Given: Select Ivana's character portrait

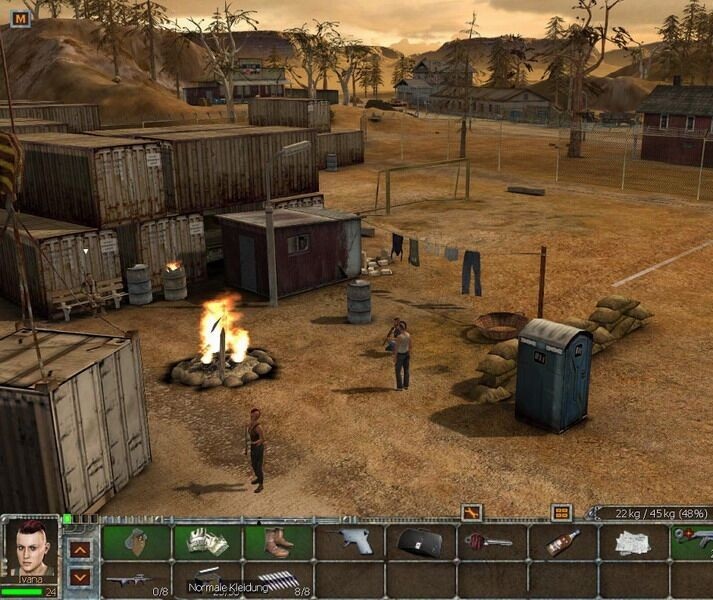Looking at the screenshot, I should pos(31,548).
